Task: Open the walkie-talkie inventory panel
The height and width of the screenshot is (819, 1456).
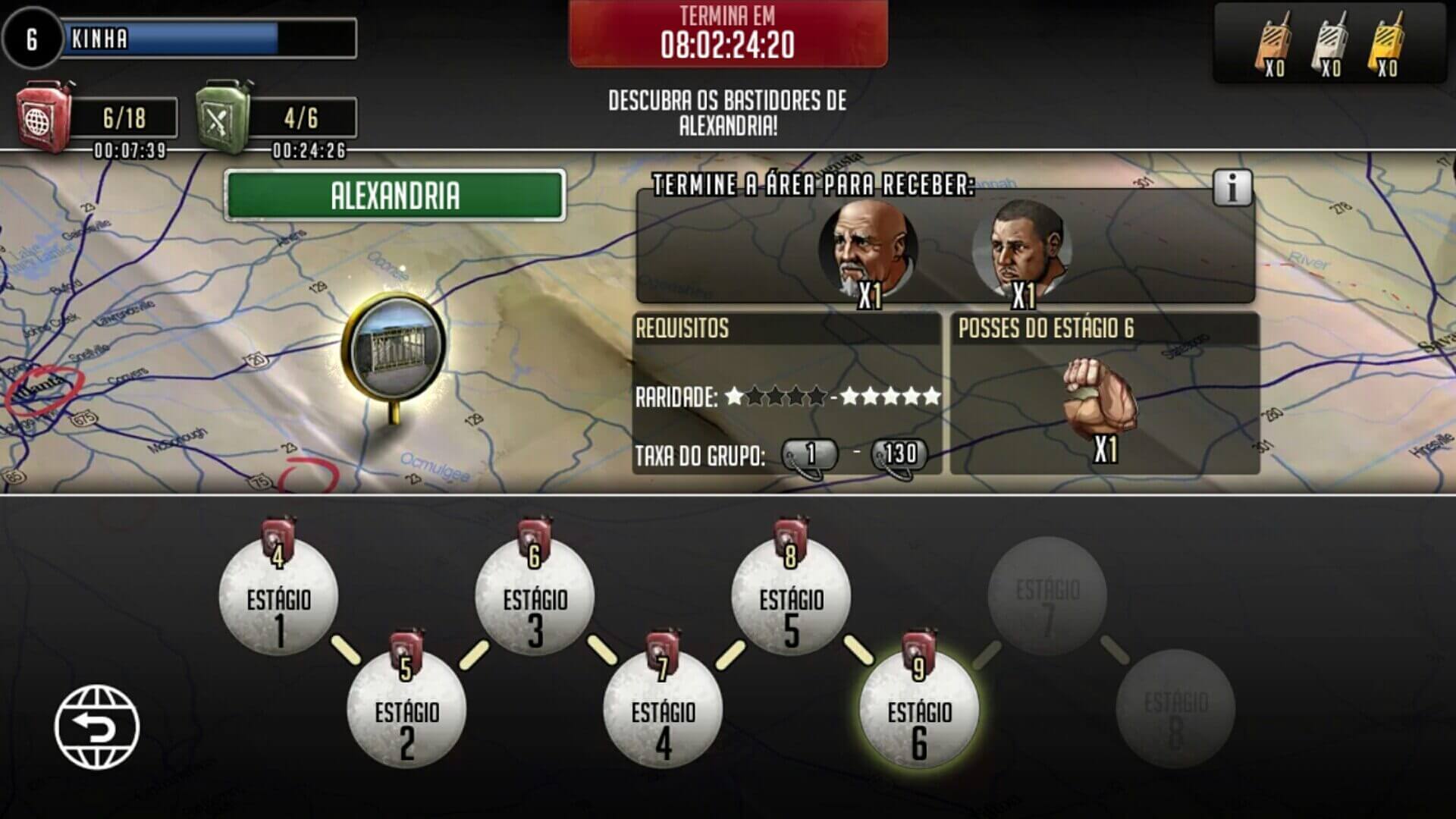Action: pos(1330,42)
